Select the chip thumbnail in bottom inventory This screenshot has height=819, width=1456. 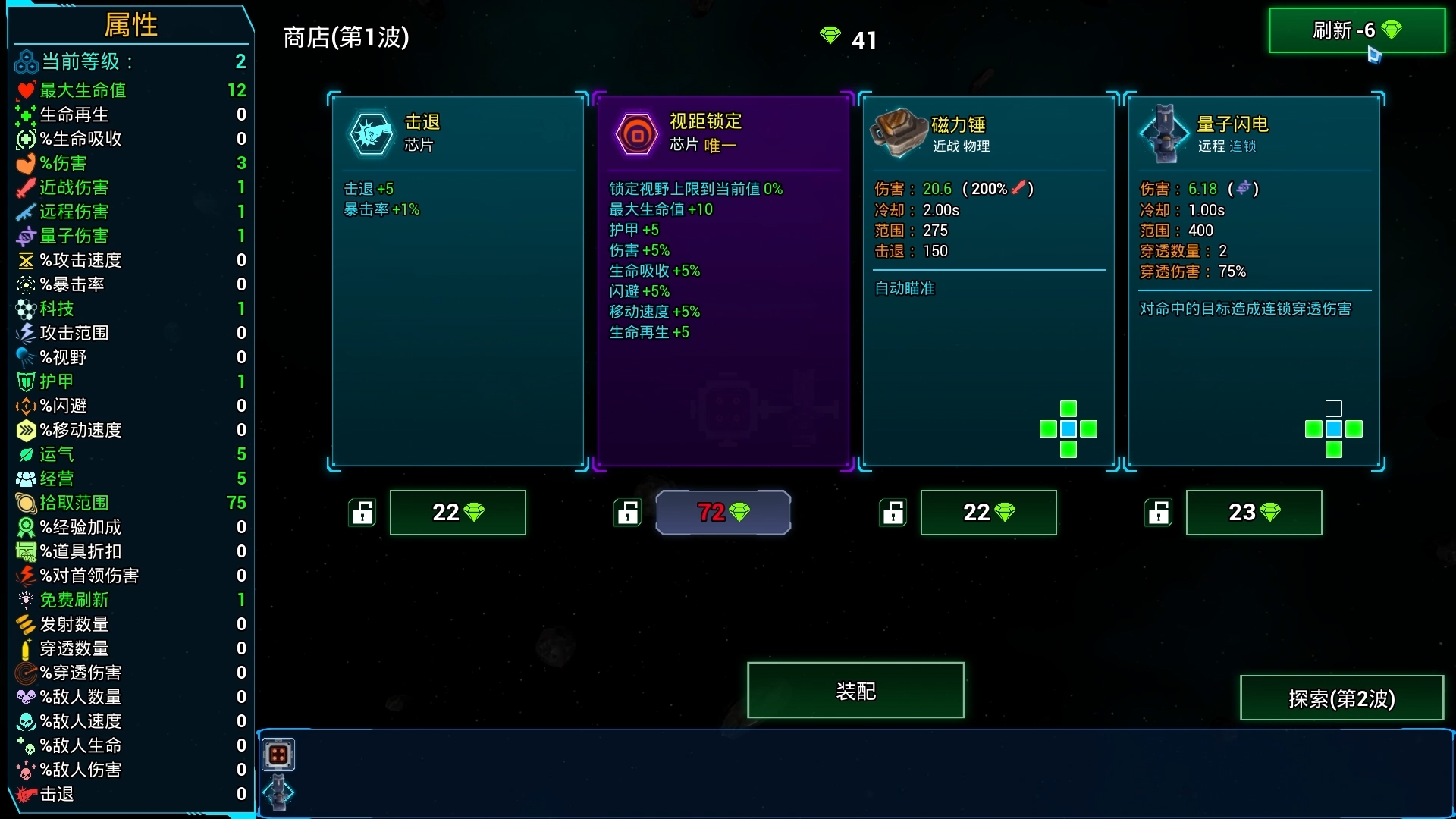[279, 754]
